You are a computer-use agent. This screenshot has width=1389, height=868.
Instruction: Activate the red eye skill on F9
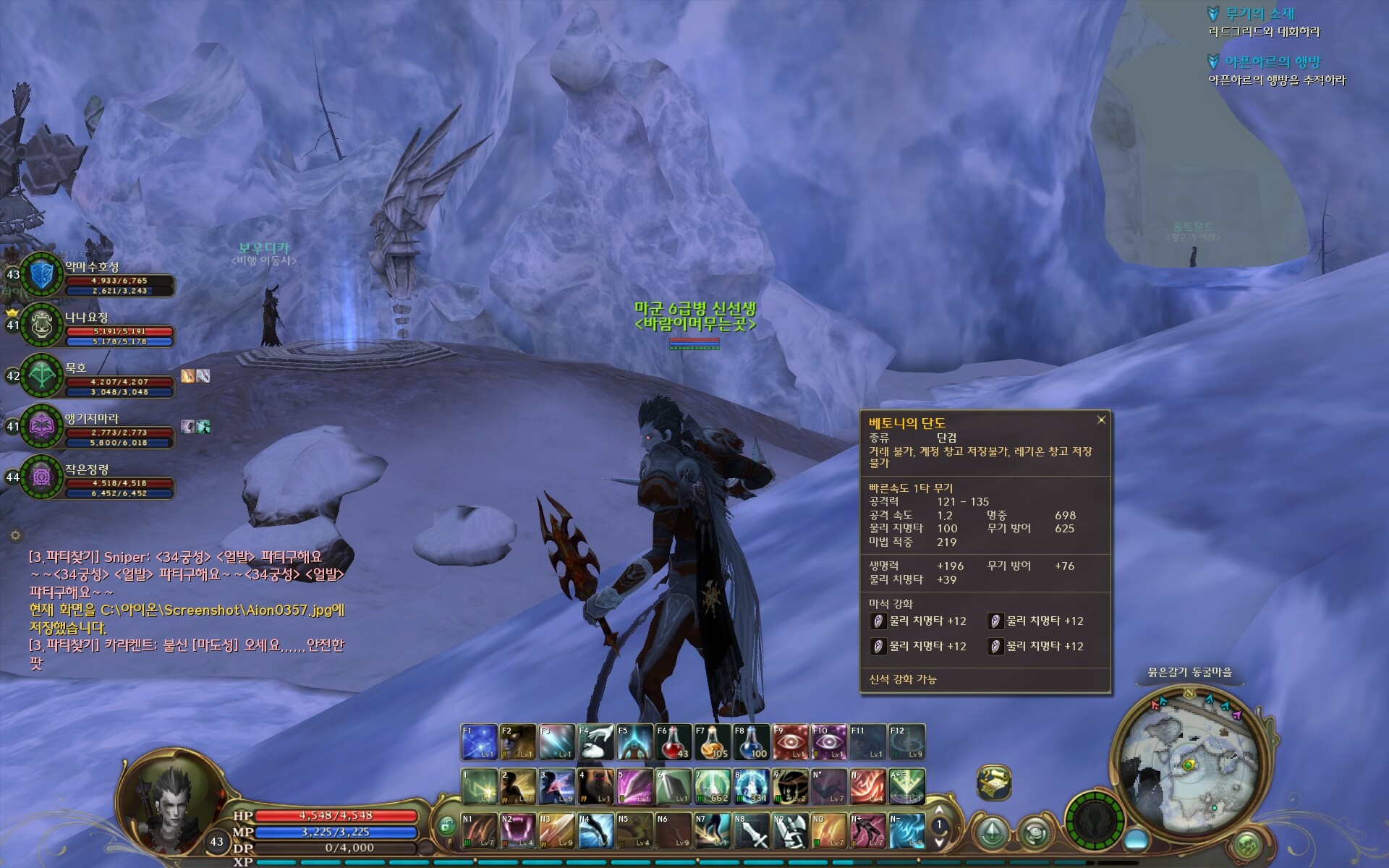790,742
